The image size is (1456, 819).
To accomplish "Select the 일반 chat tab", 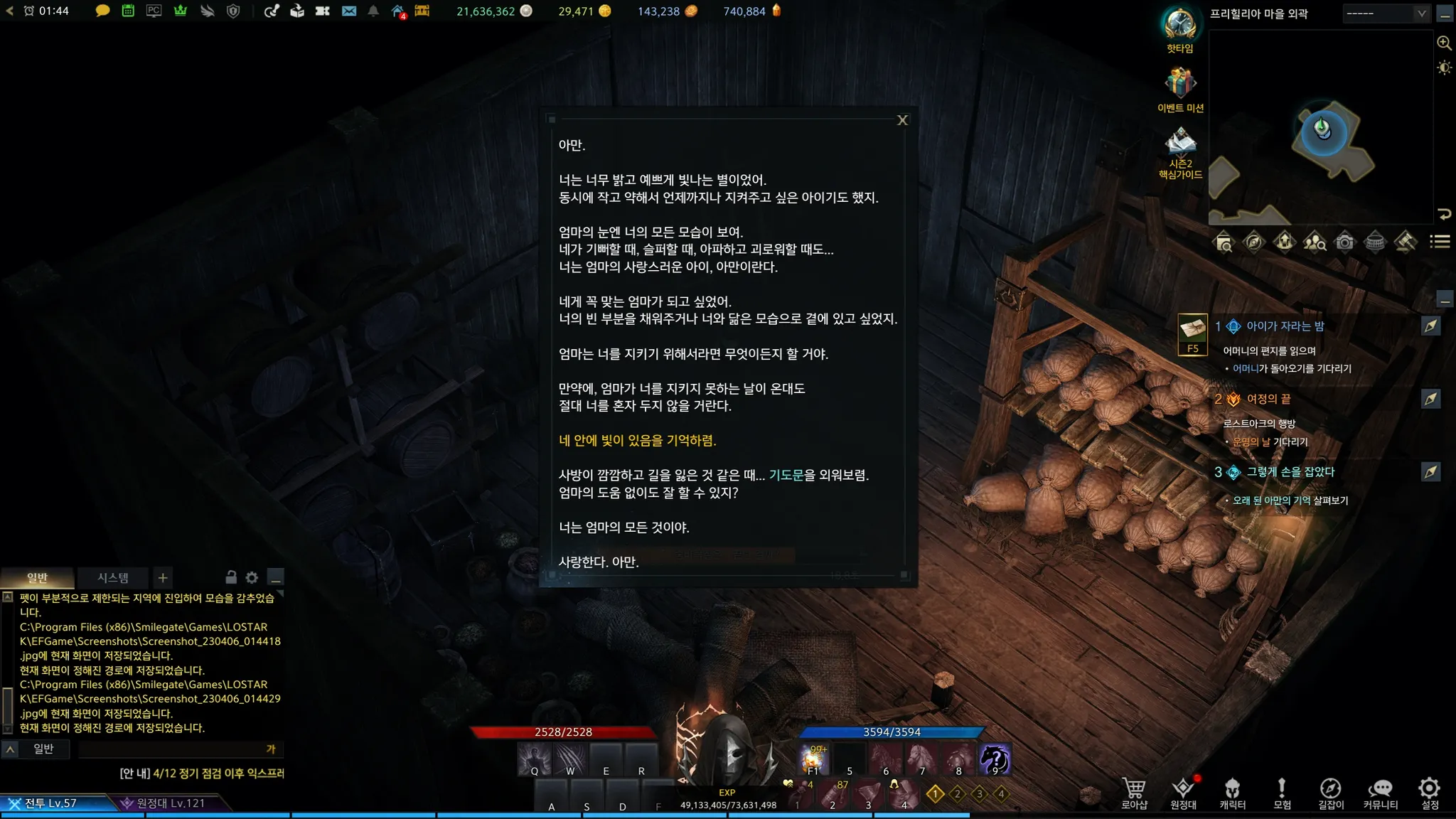I will coord(37,578).
